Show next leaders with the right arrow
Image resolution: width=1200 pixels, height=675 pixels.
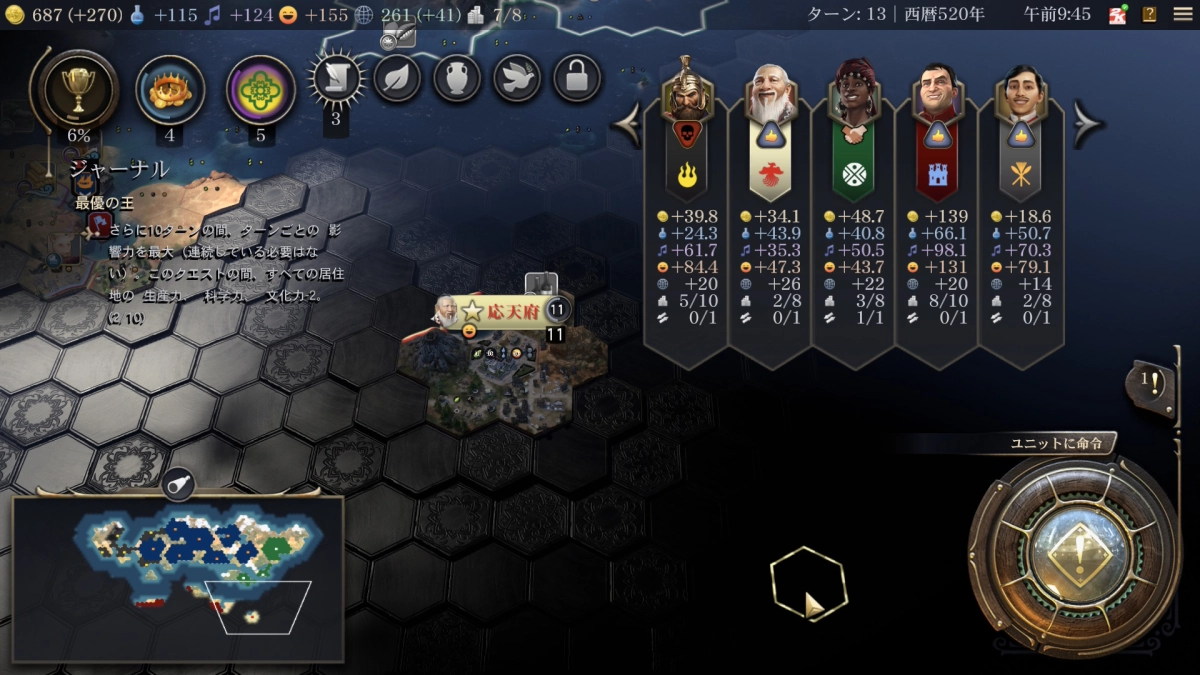pos(1087,124)
